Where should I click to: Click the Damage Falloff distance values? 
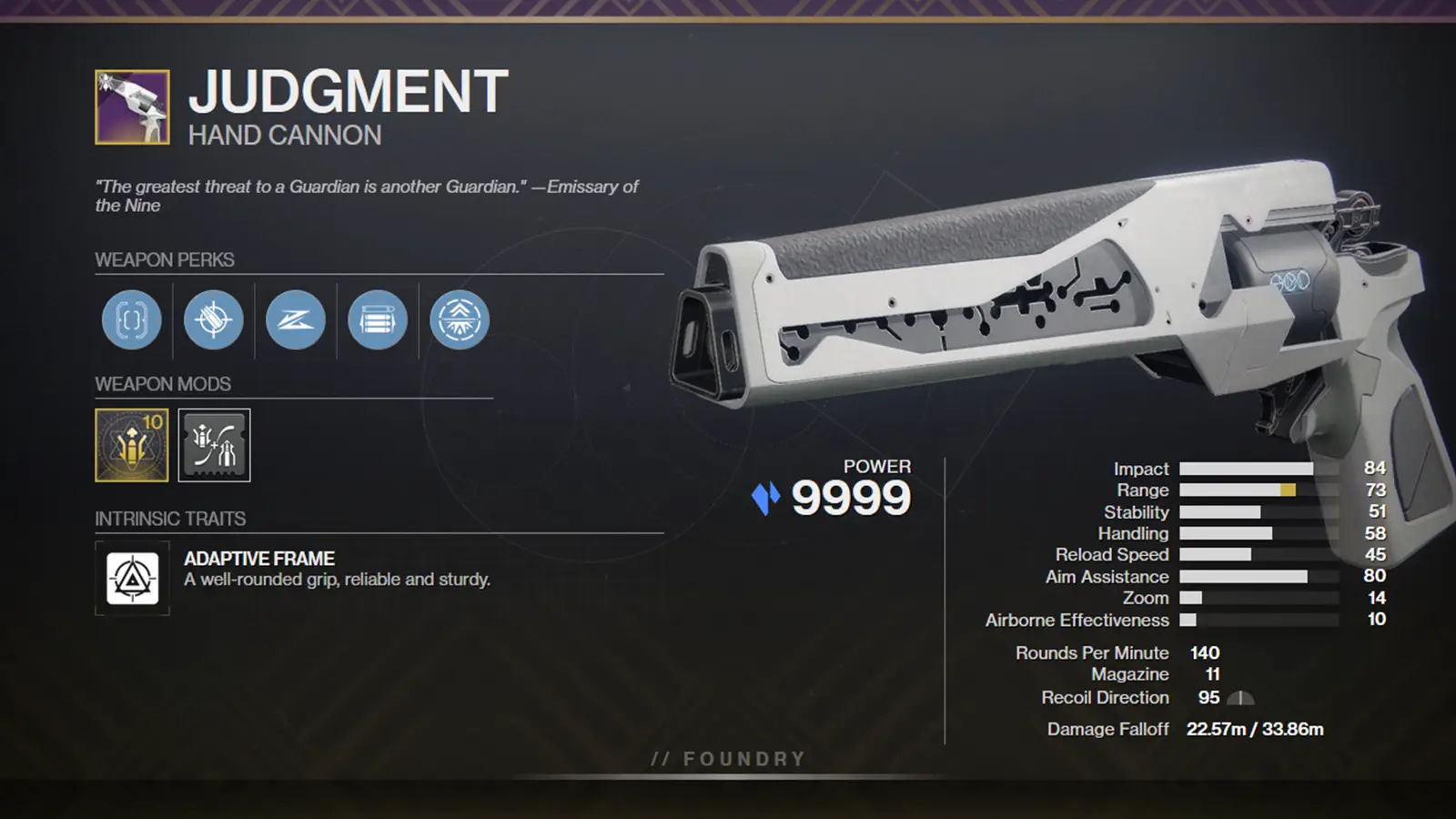(x=1256, y=728)
